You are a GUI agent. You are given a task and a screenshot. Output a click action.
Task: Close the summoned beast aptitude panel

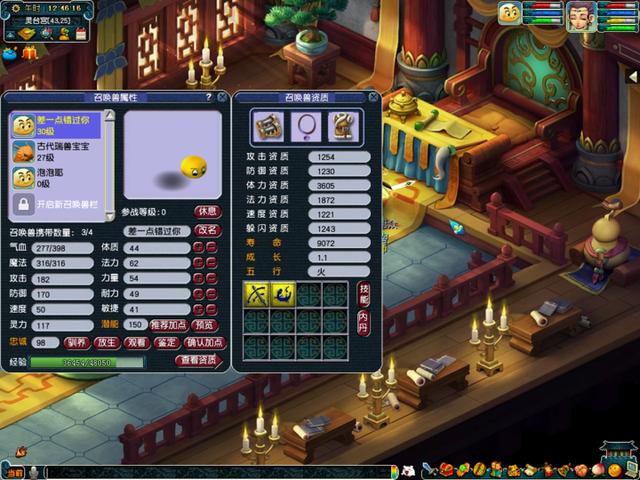[x=372, y=97]
